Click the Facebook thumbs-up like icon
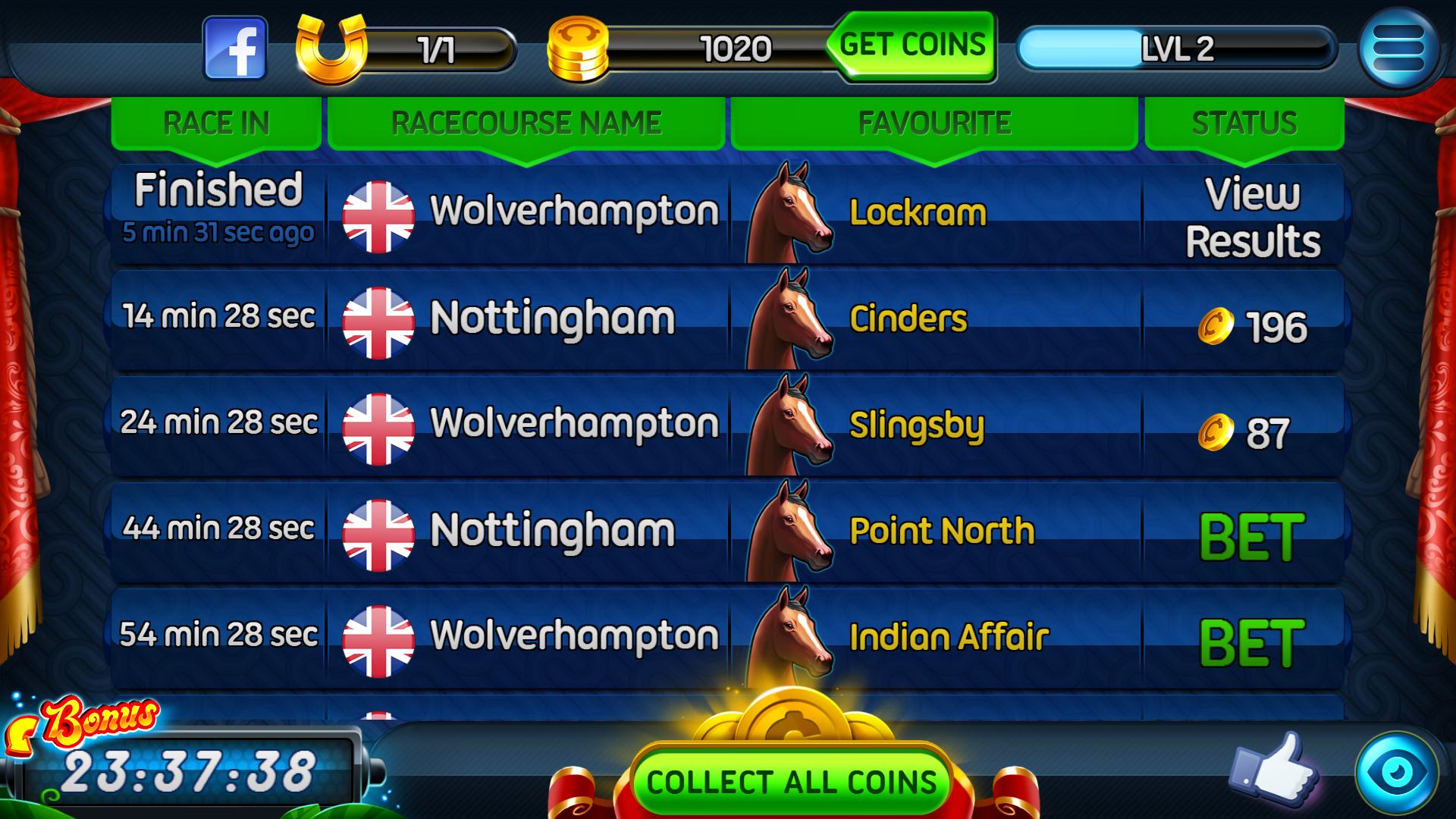 pyautogui.click(x=1274, y=770)
